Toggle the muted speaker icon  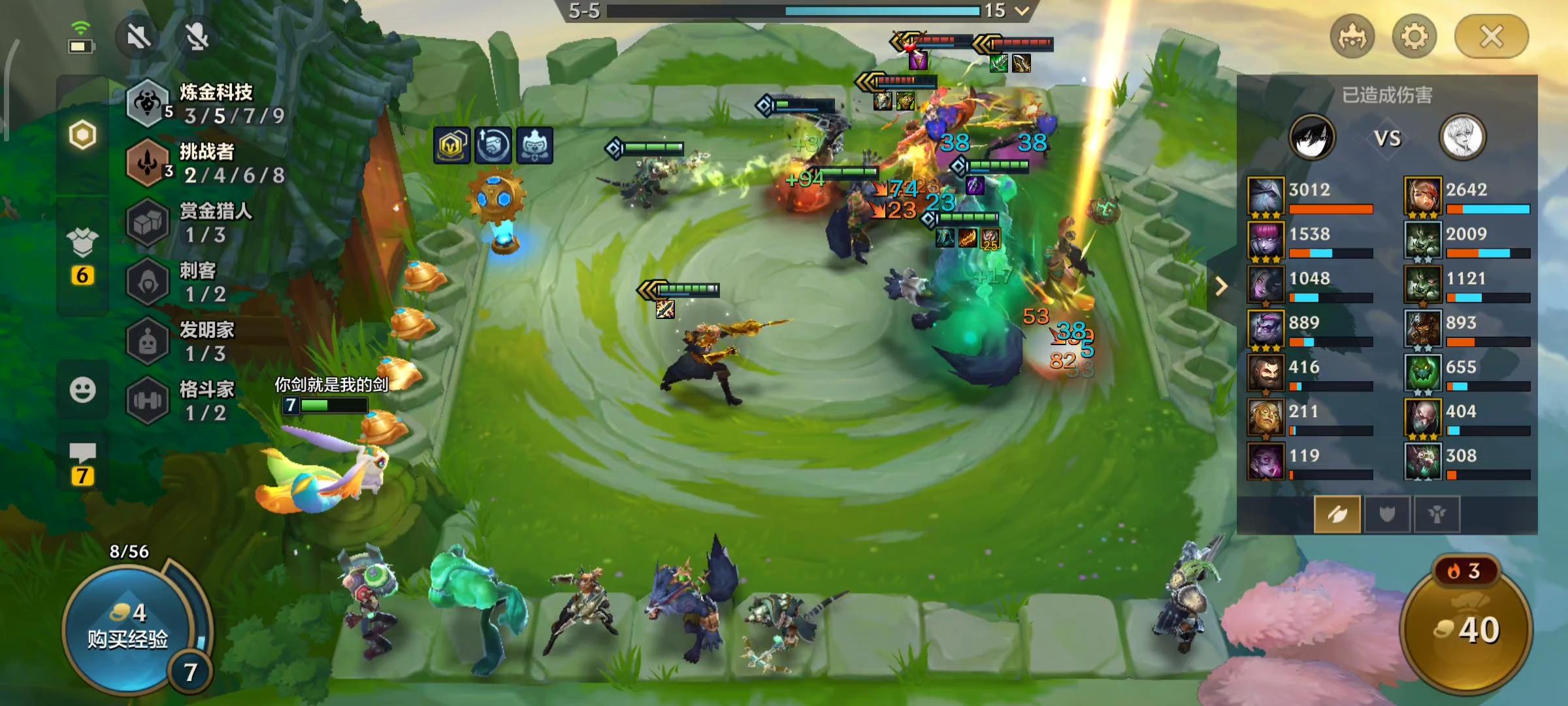[139, 37]
